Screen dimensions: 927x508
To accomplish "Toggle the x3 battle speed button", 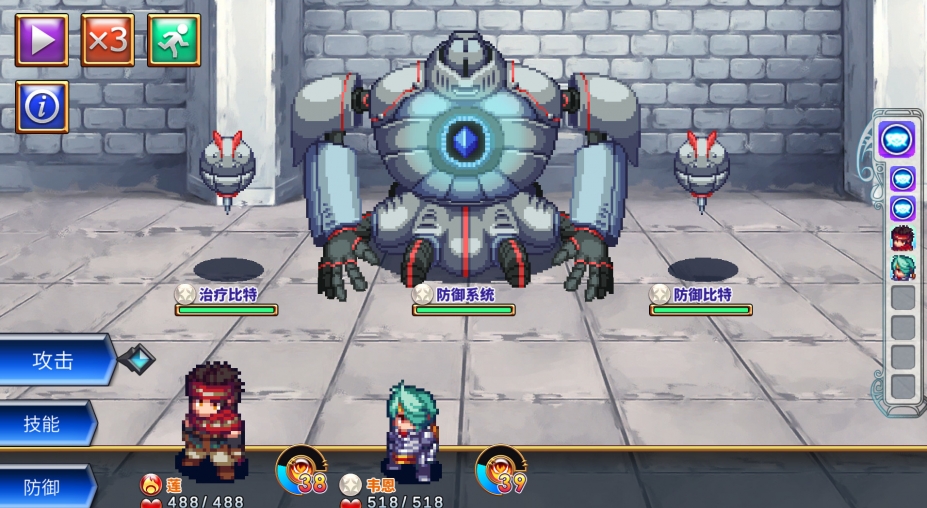I will pos(108,40).
